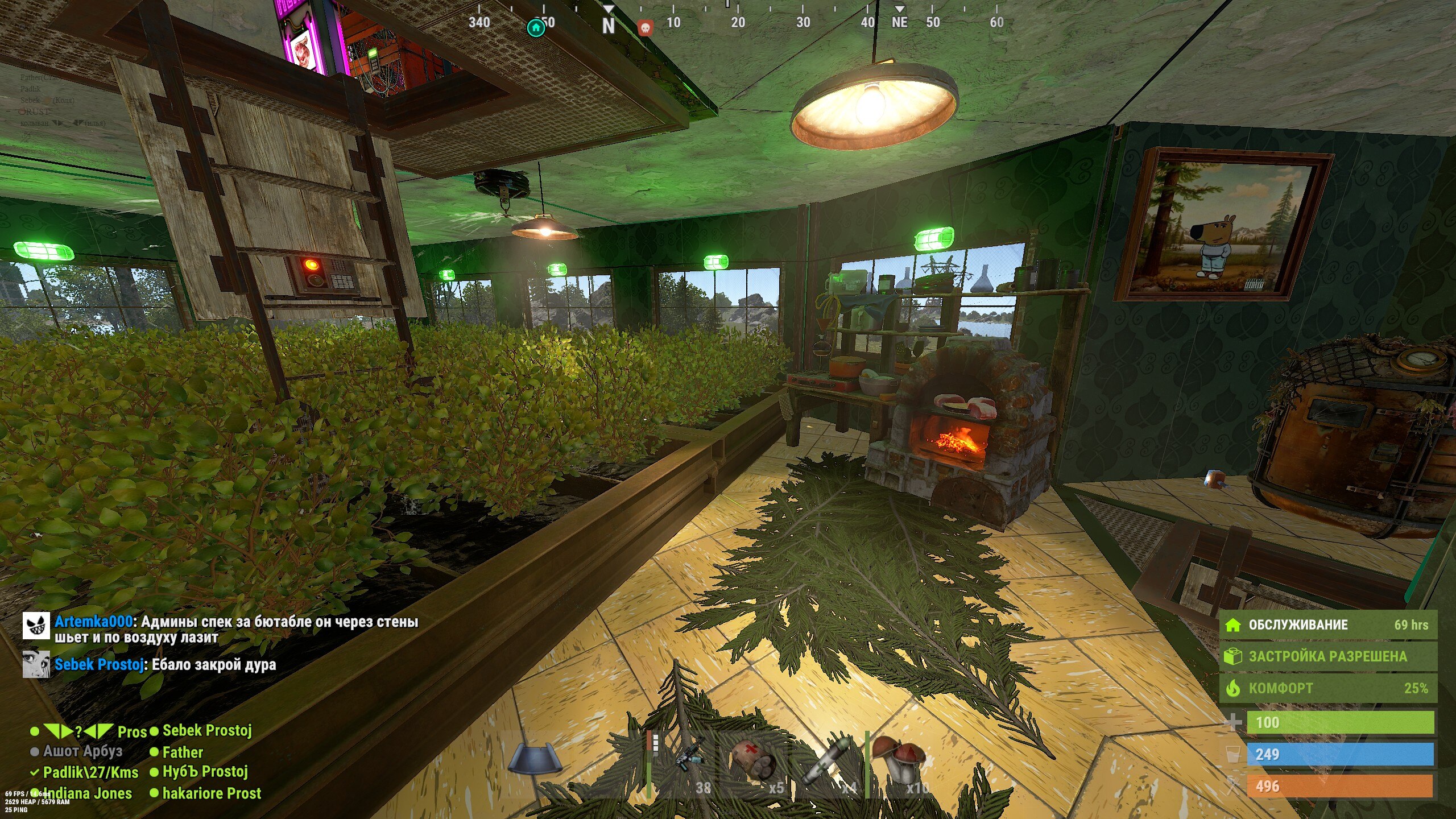
Task: Select НубЪ Prostoj in the team list
Action: 205,772
